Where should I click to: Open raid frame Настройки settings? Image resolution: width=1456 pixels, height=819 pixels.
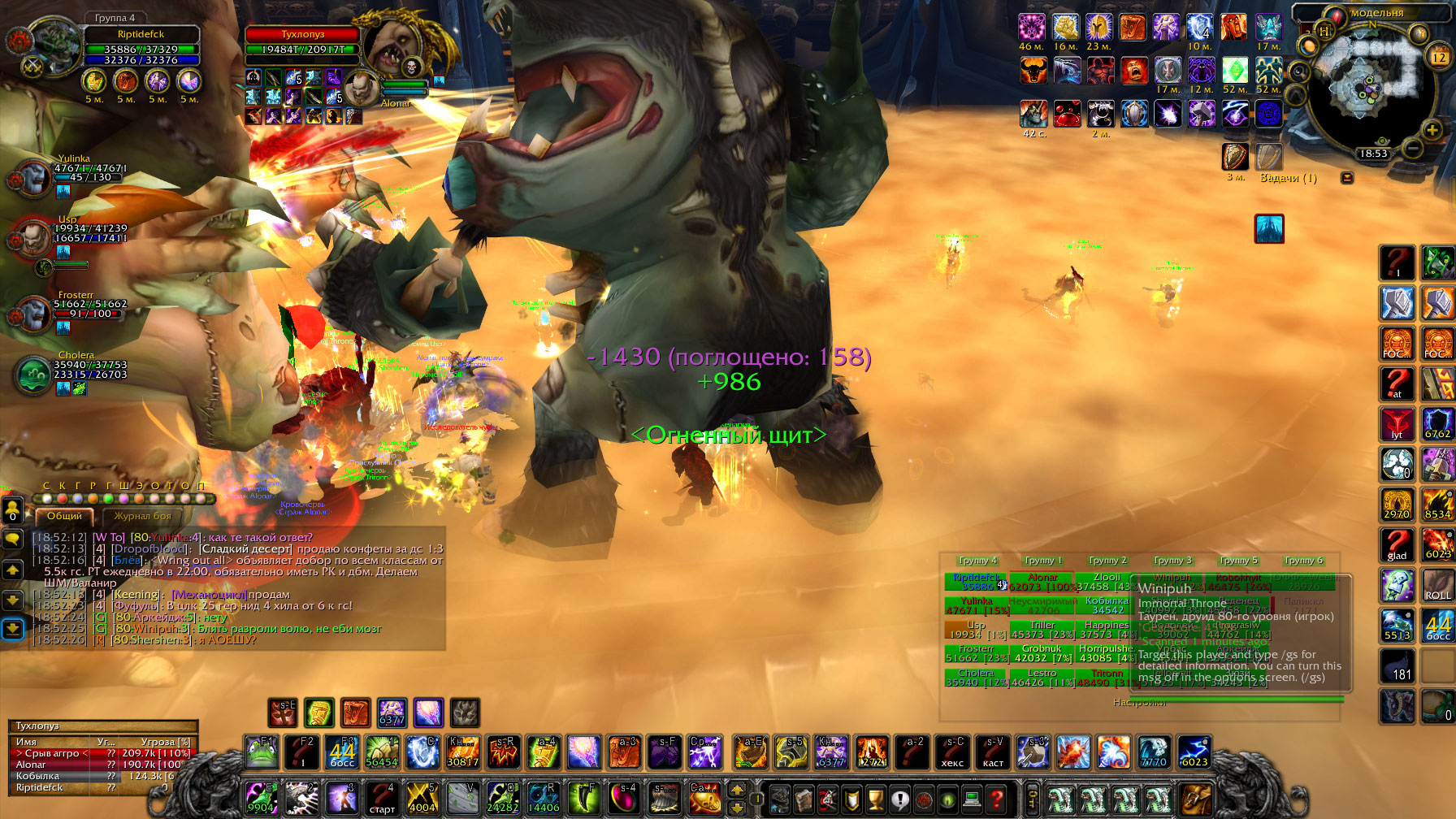(1139, 702)
